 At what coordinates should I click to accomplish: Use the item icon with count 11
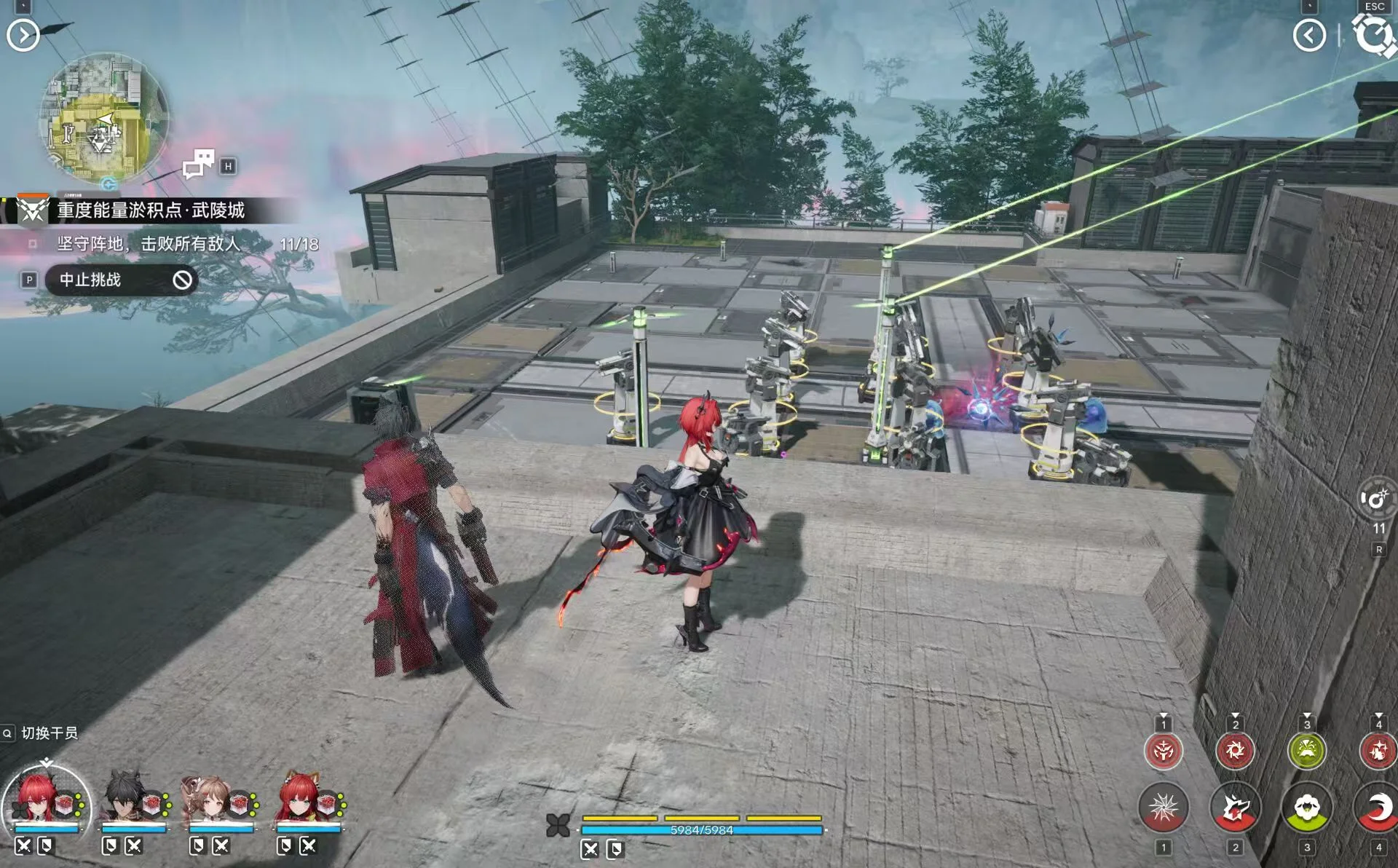click(x=1376, y=500)
